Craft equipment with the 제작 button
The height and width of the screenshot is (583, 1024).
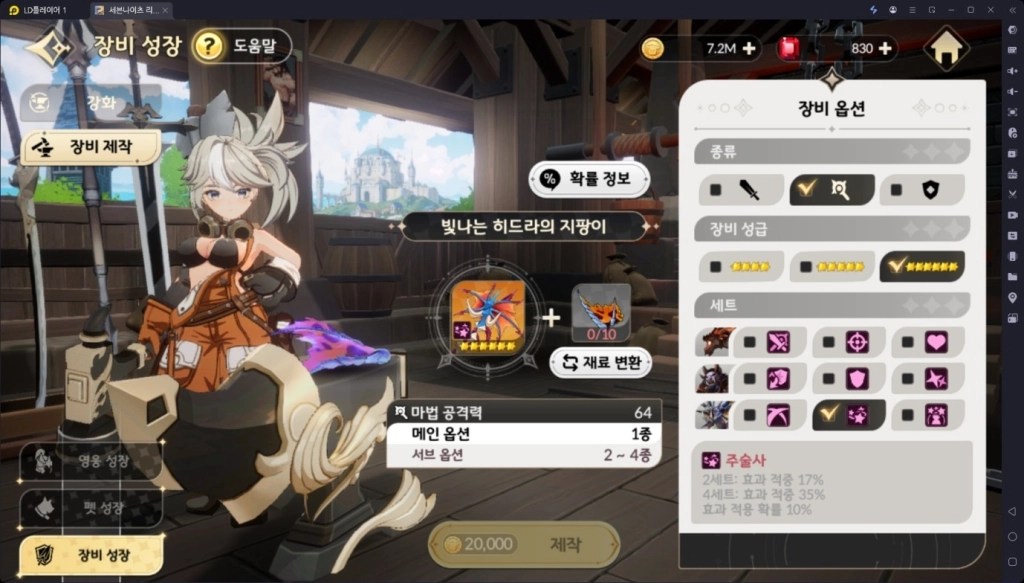(524, 544)
